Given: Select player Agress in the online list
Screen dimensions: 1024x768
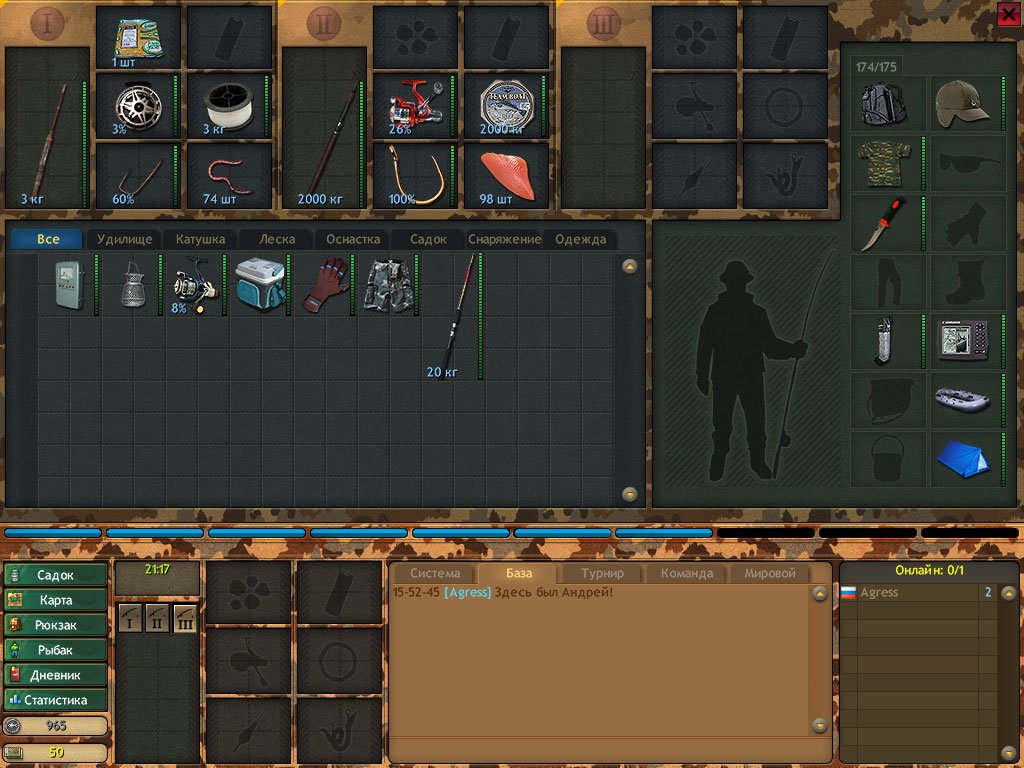Looking at the screenshot, I should click(880, 593).
